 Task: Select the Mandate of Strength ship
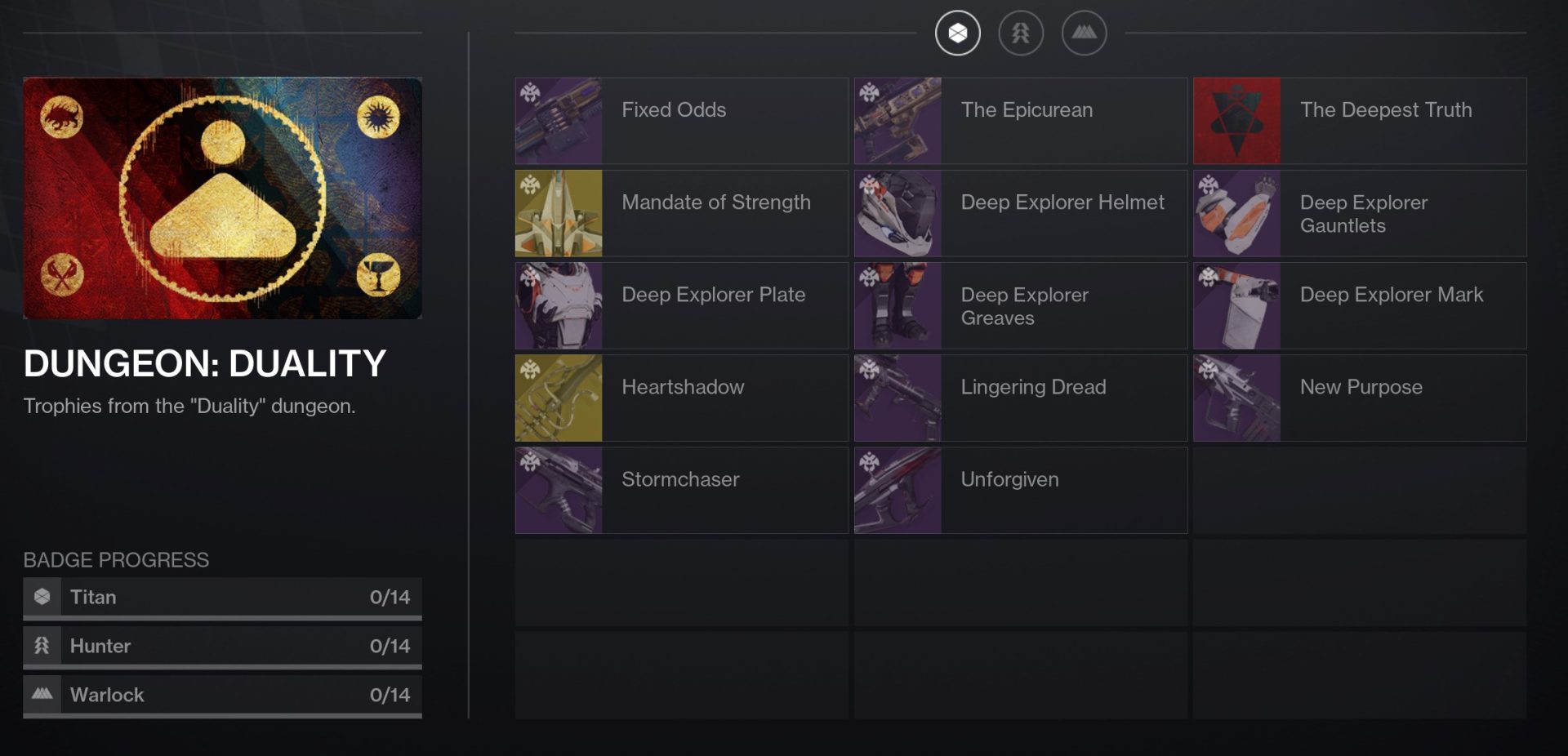point(681,213)
